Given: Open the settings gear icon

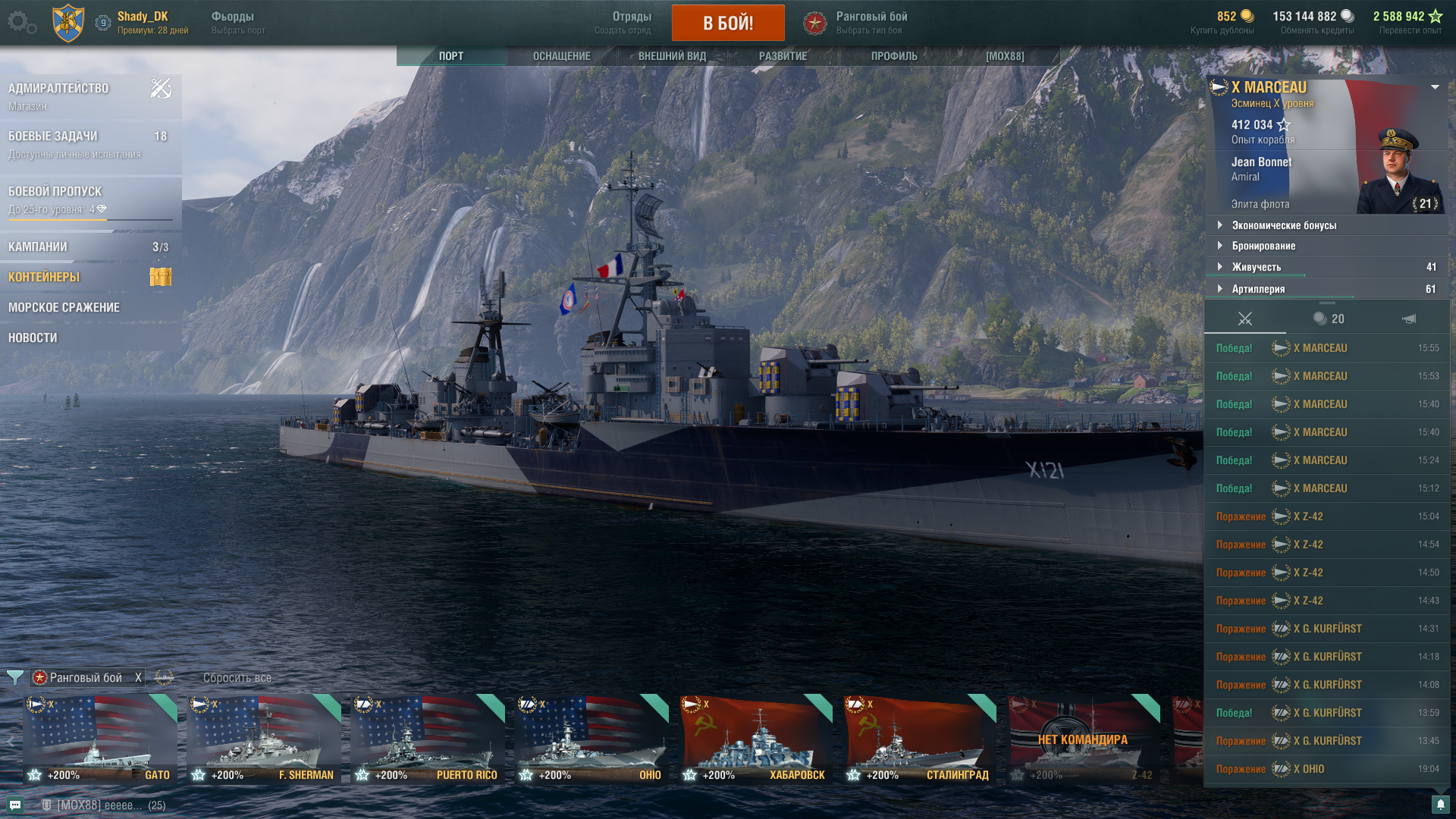Looking at the screenshot, I should [21, 23].
